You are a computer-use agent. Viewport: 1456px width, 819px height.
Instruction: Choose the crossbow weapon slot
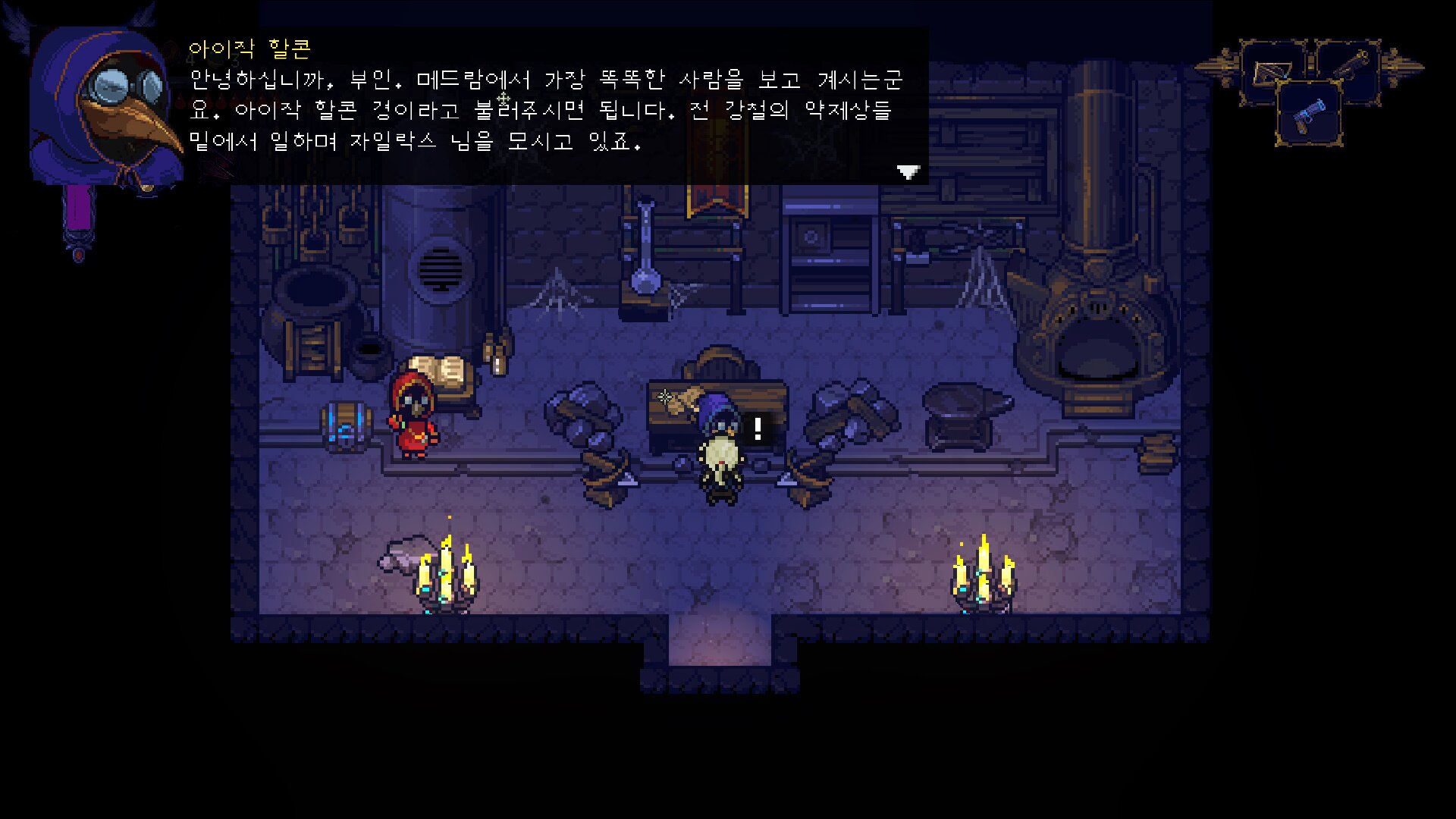point(1274,72)
